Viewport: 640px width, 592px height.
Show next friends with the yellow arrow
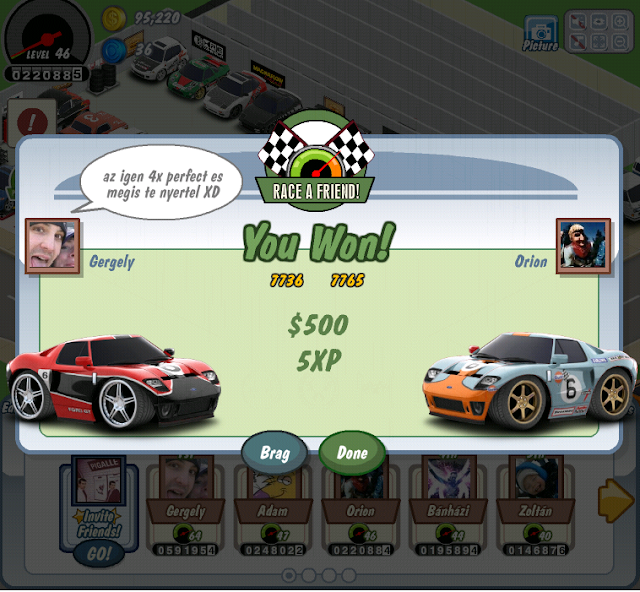(615, 500)
